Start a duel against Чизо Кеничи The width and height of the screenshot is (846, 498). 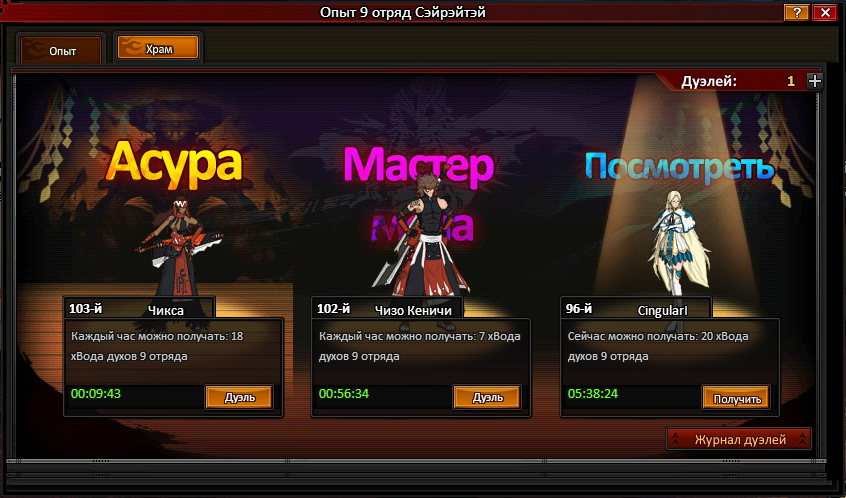[x=486, y=397]
